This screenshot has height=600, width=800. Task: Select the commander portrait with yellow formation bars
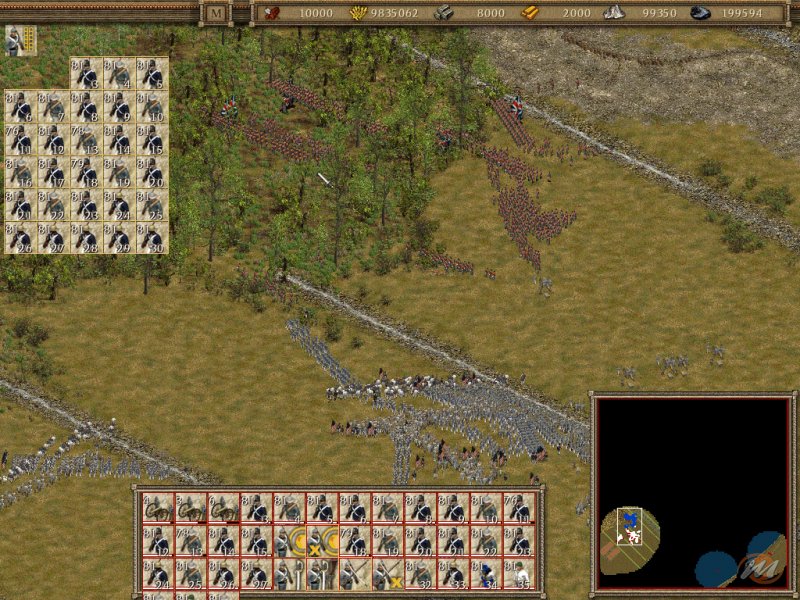pyautogui.click(x=19, y=40)
